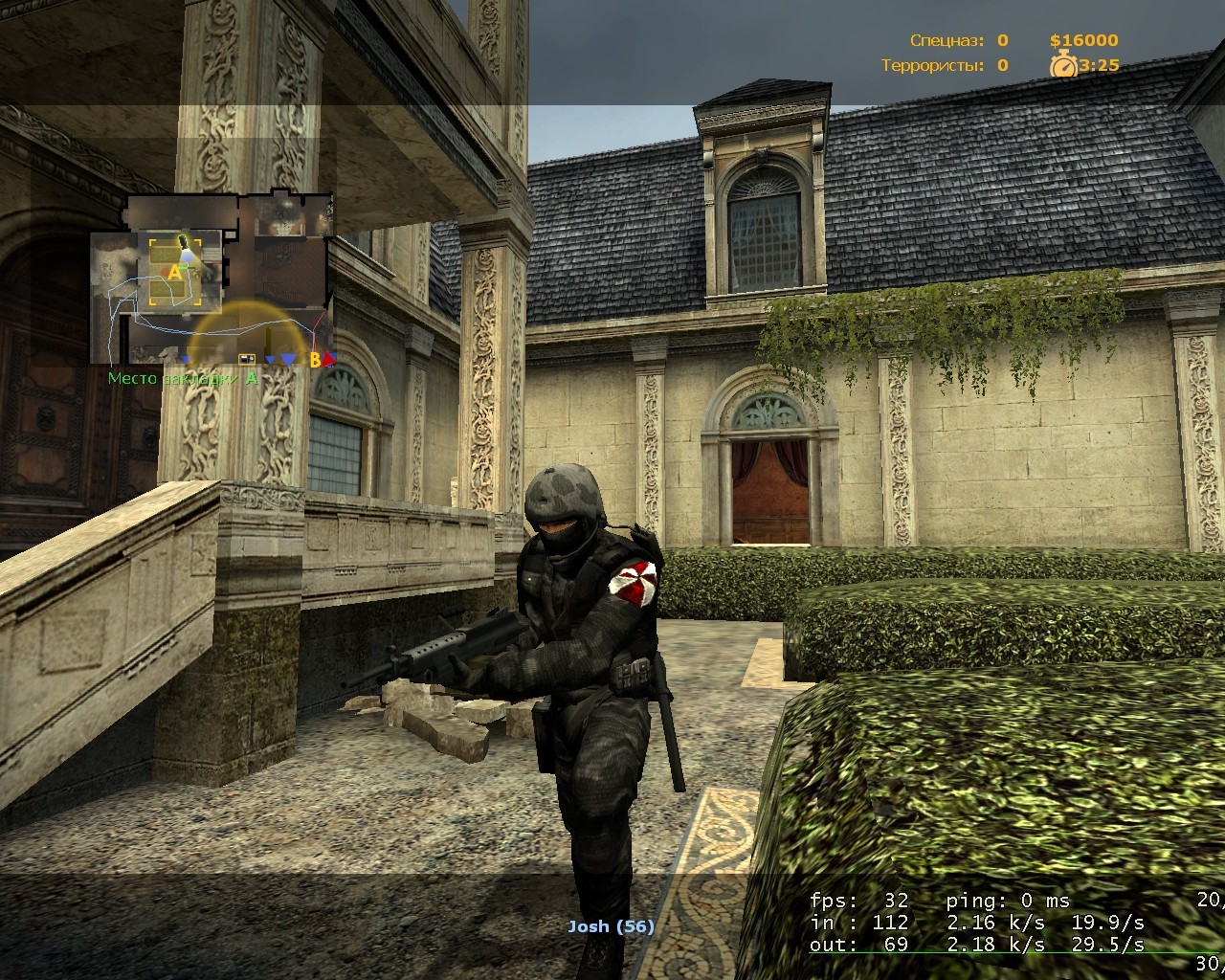Click the player name Josh (56)
The height and width of the screenshot is (980, 1225).
point(609,925)
